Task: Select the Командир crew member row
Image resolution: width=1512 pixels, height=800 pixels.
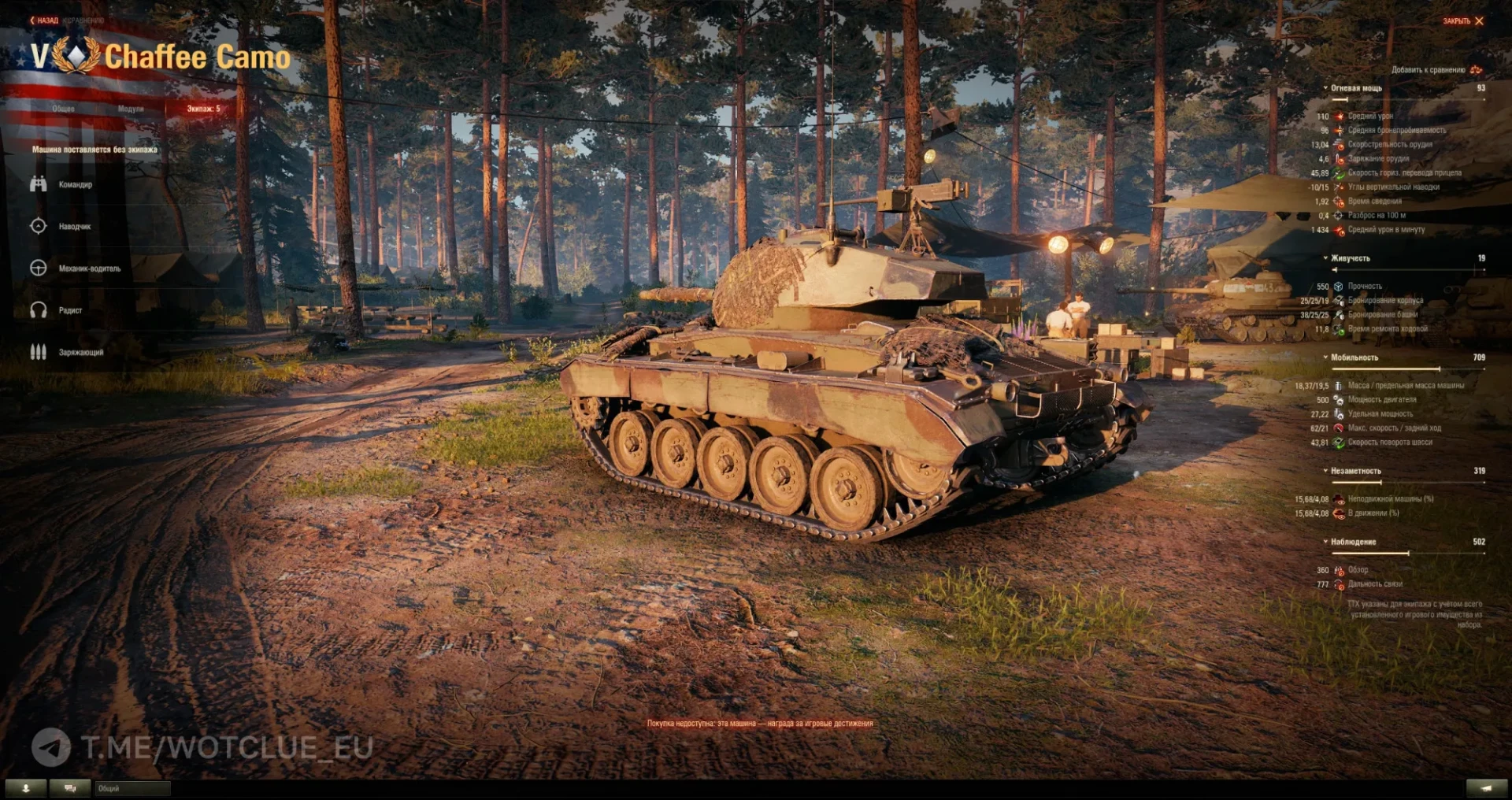Action: 75,184
